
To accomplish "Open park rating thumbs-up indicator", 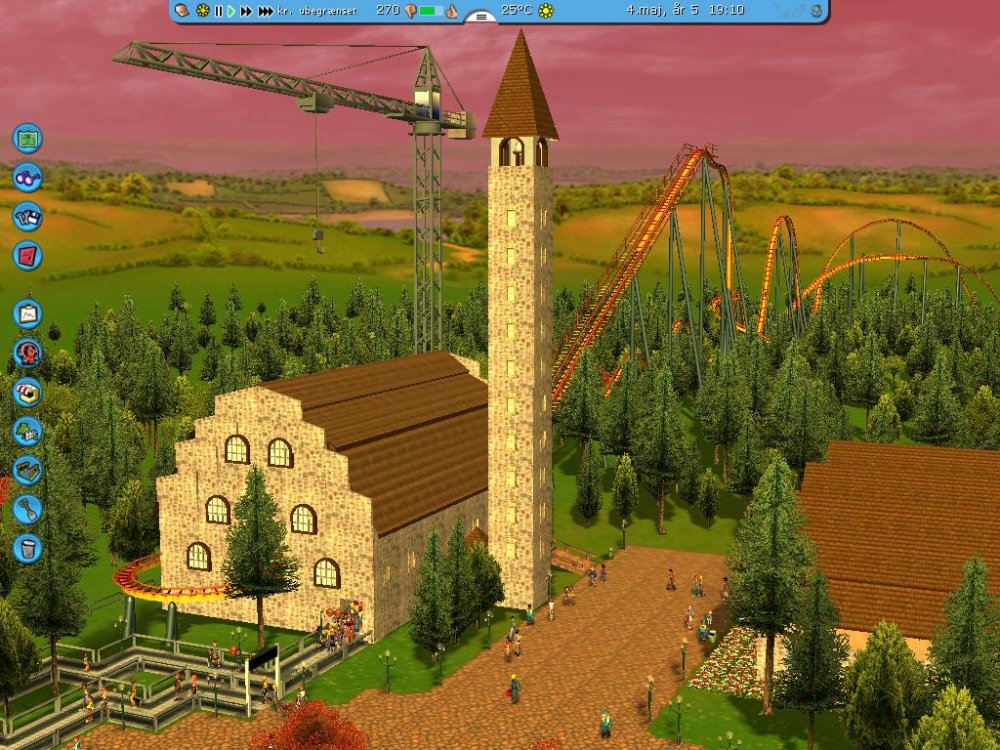I will 451,11.
